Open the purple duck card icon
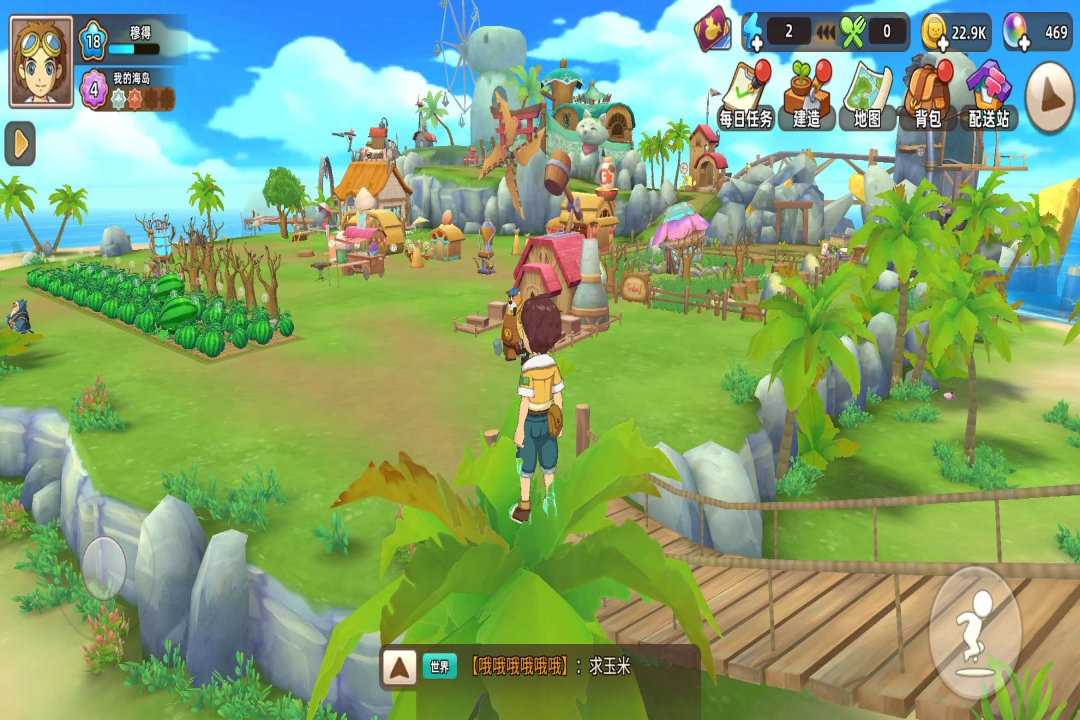The image size is (1080, 720). point(714,30)
